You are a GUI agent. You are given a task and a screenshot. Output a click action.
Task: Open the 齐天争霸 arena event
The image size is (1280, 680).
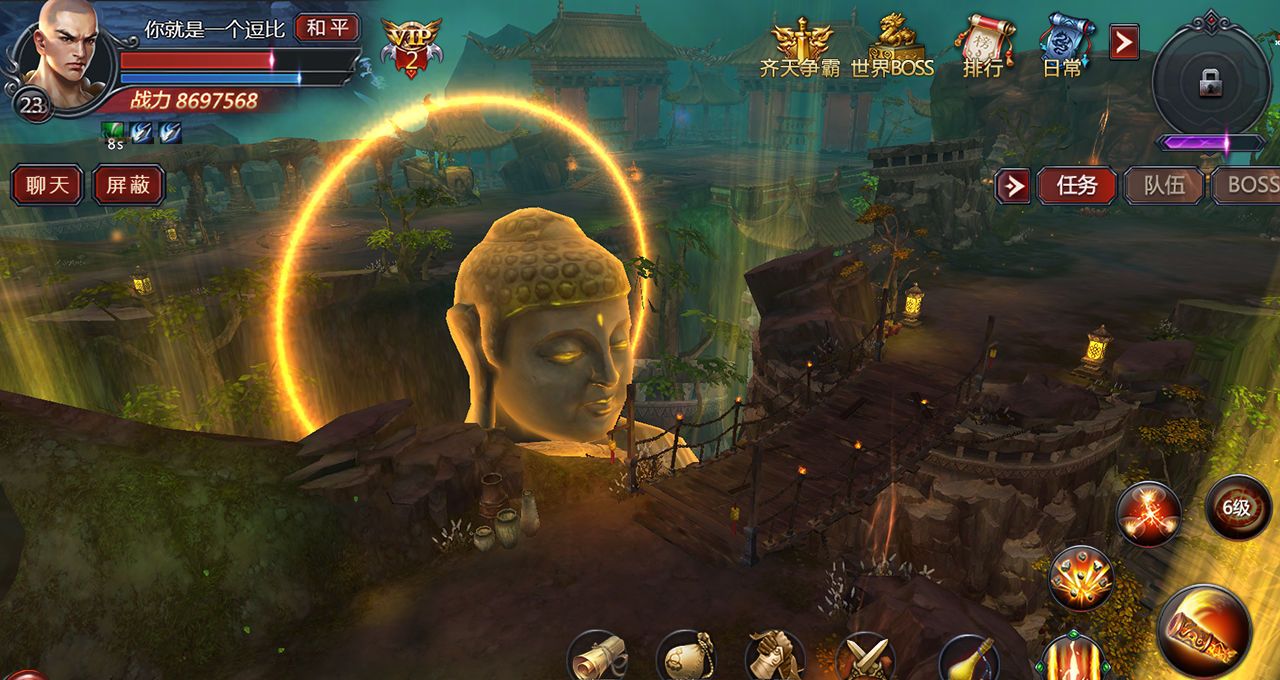pyautogui.click(x=800, y=48)
